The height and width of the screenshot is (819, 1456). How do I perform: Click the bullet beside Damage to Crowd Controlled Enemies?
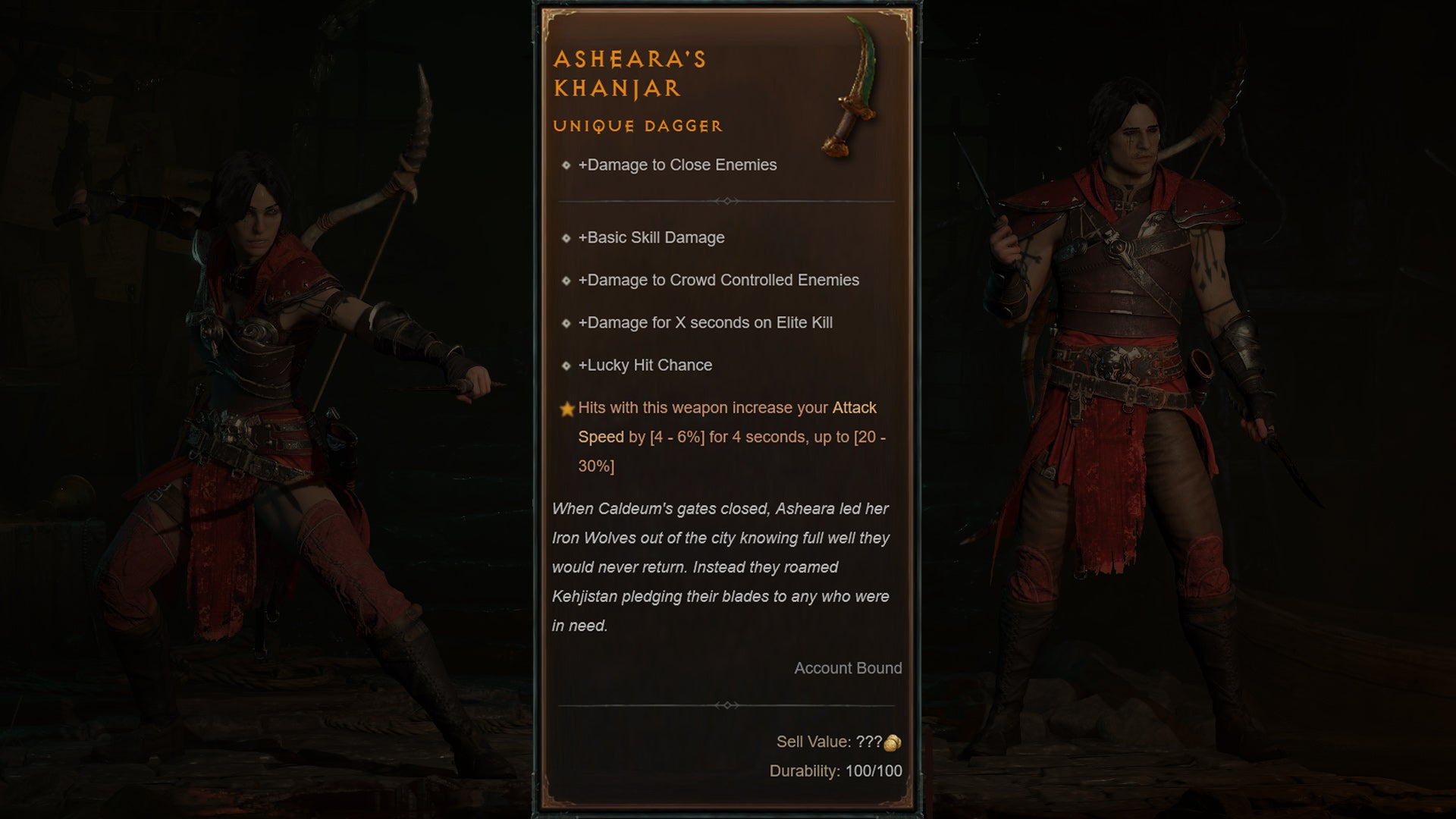coord(565,280)
